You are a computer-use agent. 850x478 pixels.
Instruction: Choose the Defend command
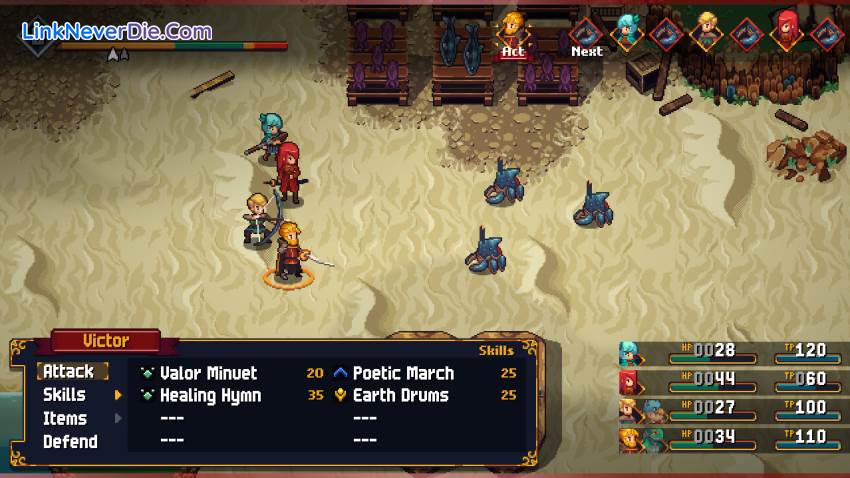pyautogui.click(x=70, y=441)
